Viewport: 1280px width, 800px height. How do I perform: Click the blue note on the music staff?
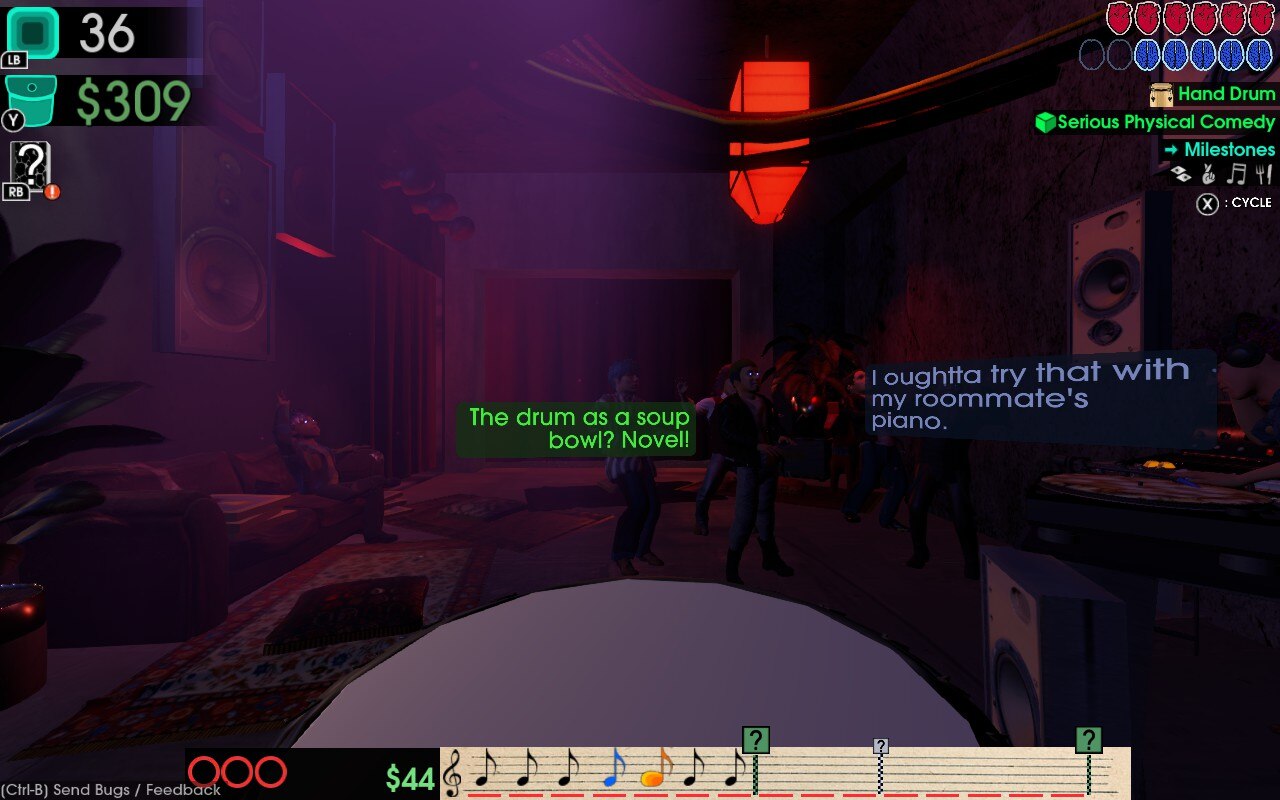[x=613, y=770]
